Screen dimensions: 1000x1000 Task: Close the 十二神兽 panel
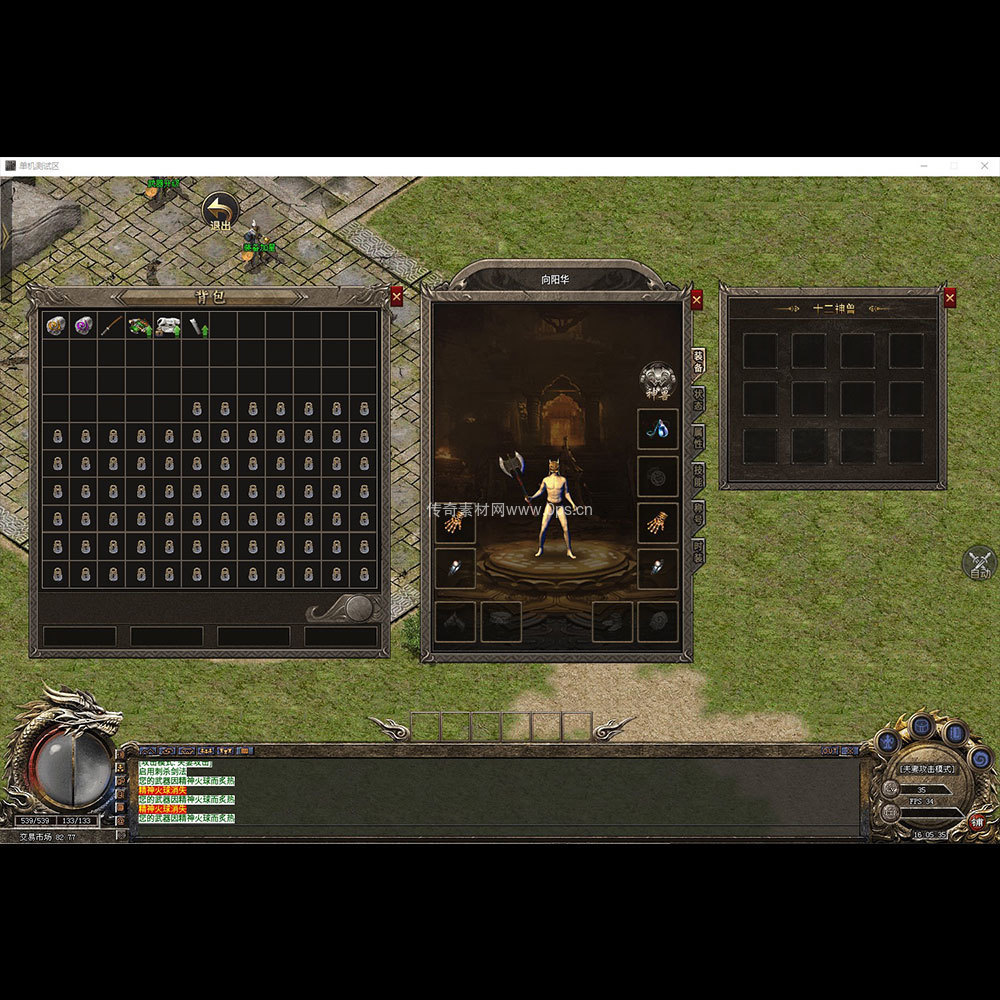pyautogui.click(x=949, y=297)
